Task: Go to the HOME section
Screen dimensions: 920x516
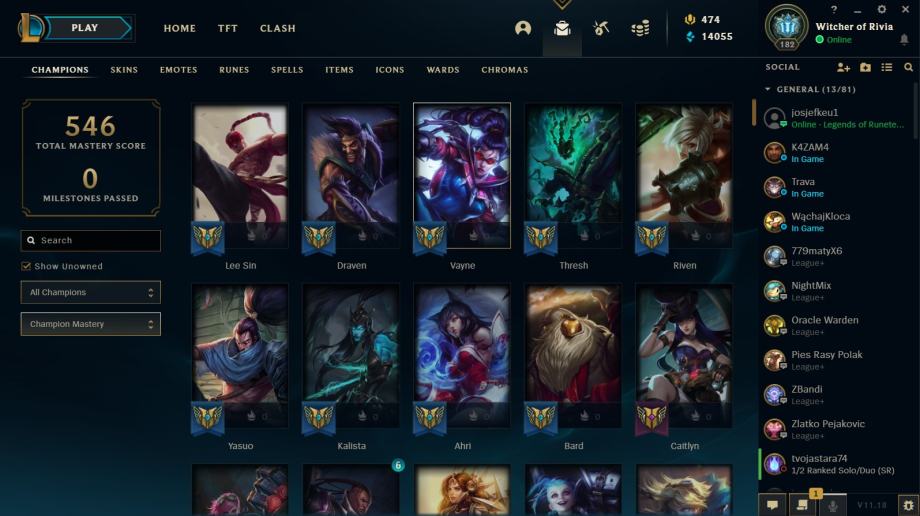Action: click(x=180, y=28)
